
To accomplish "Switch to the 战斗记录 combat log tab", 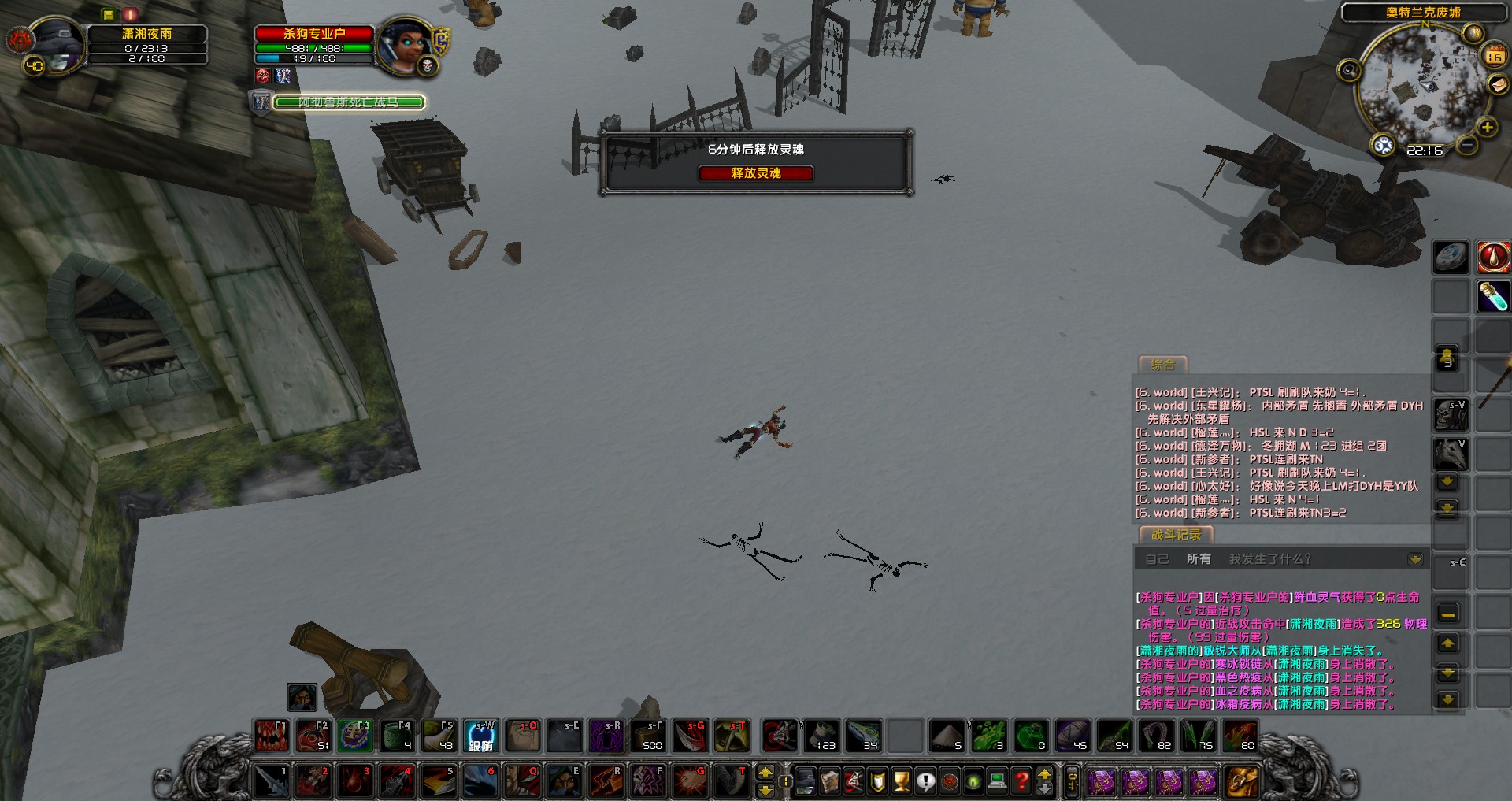I will click(x=1176, y=535).
